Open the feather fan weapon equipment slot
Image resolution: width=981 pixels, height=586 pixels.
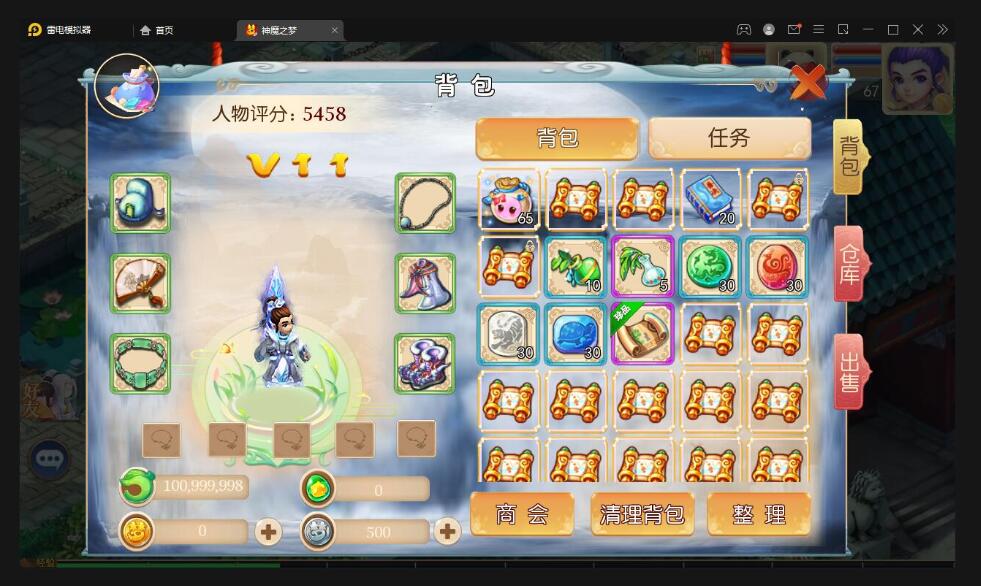coord(140,283)
